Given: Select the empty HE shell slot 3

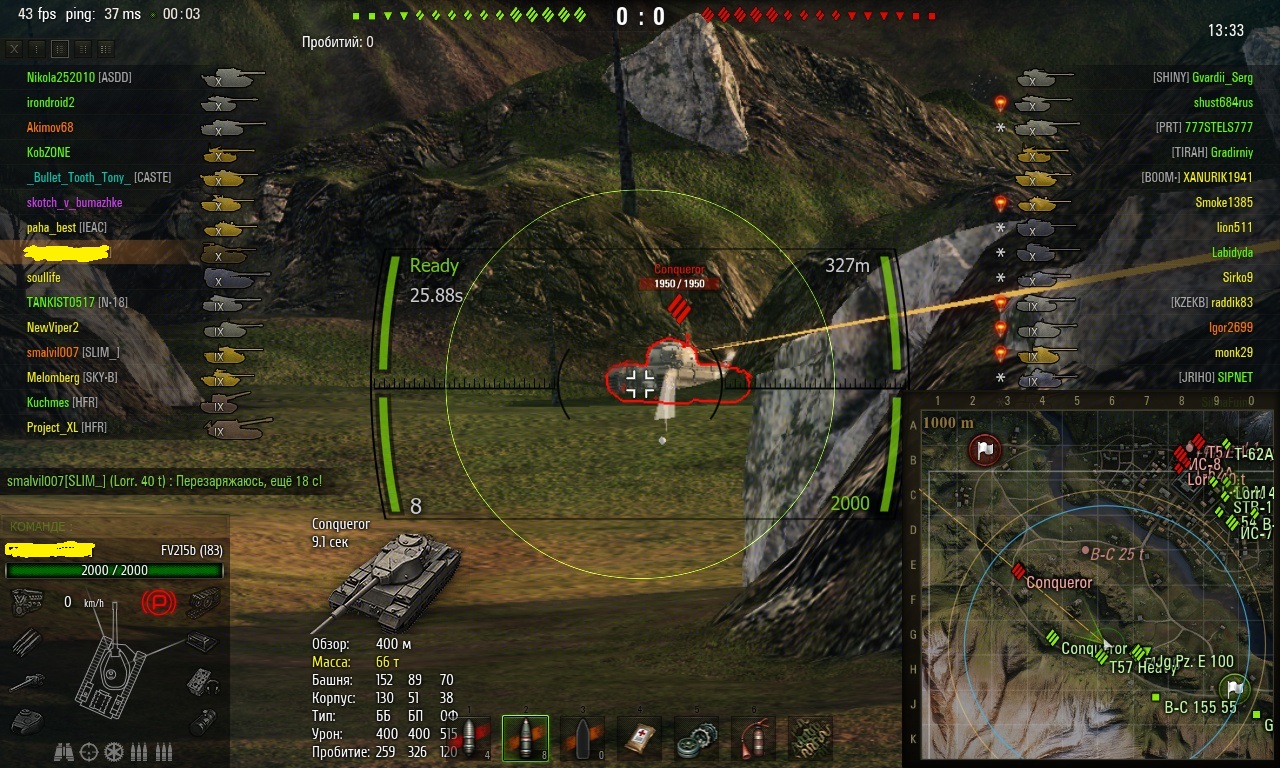Looking at the screenshot, I should coord(580,739).
